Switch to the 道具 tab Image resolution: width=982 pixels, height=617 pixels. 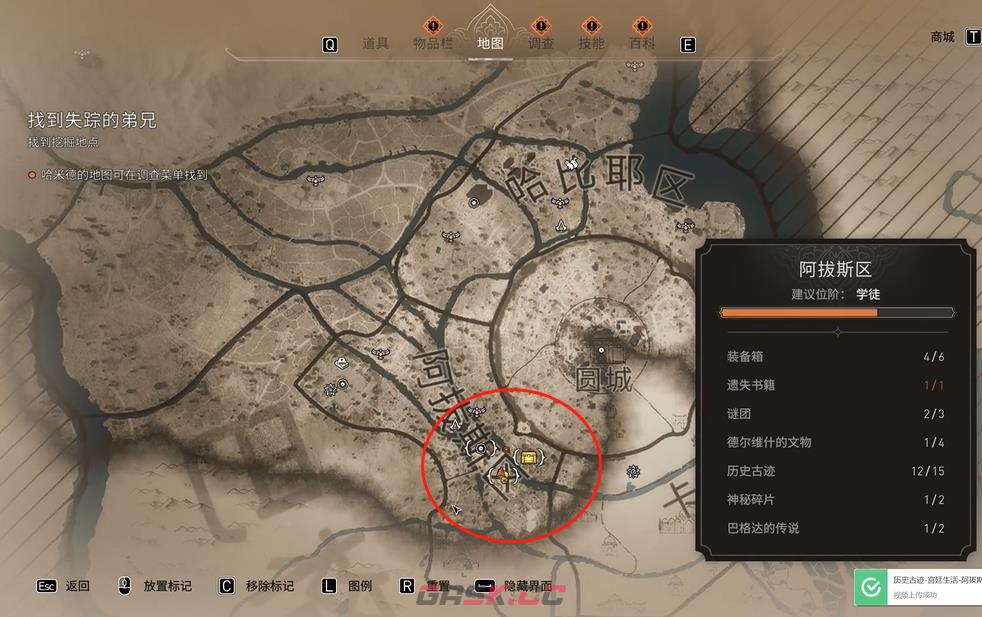click(375, 43)
